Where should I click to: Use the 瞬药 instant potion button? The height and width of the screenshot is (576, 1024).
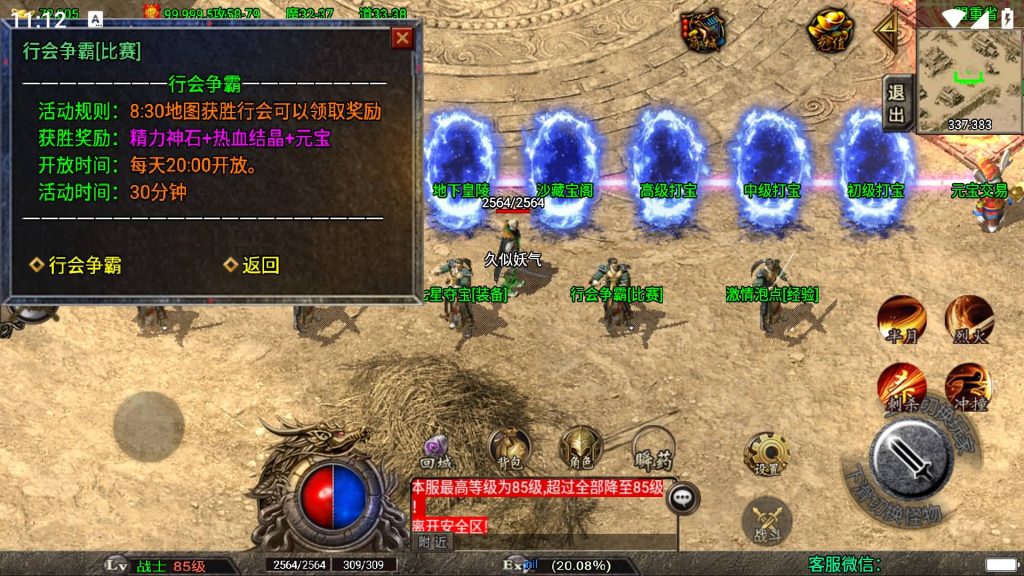click(x=653, y=449)
